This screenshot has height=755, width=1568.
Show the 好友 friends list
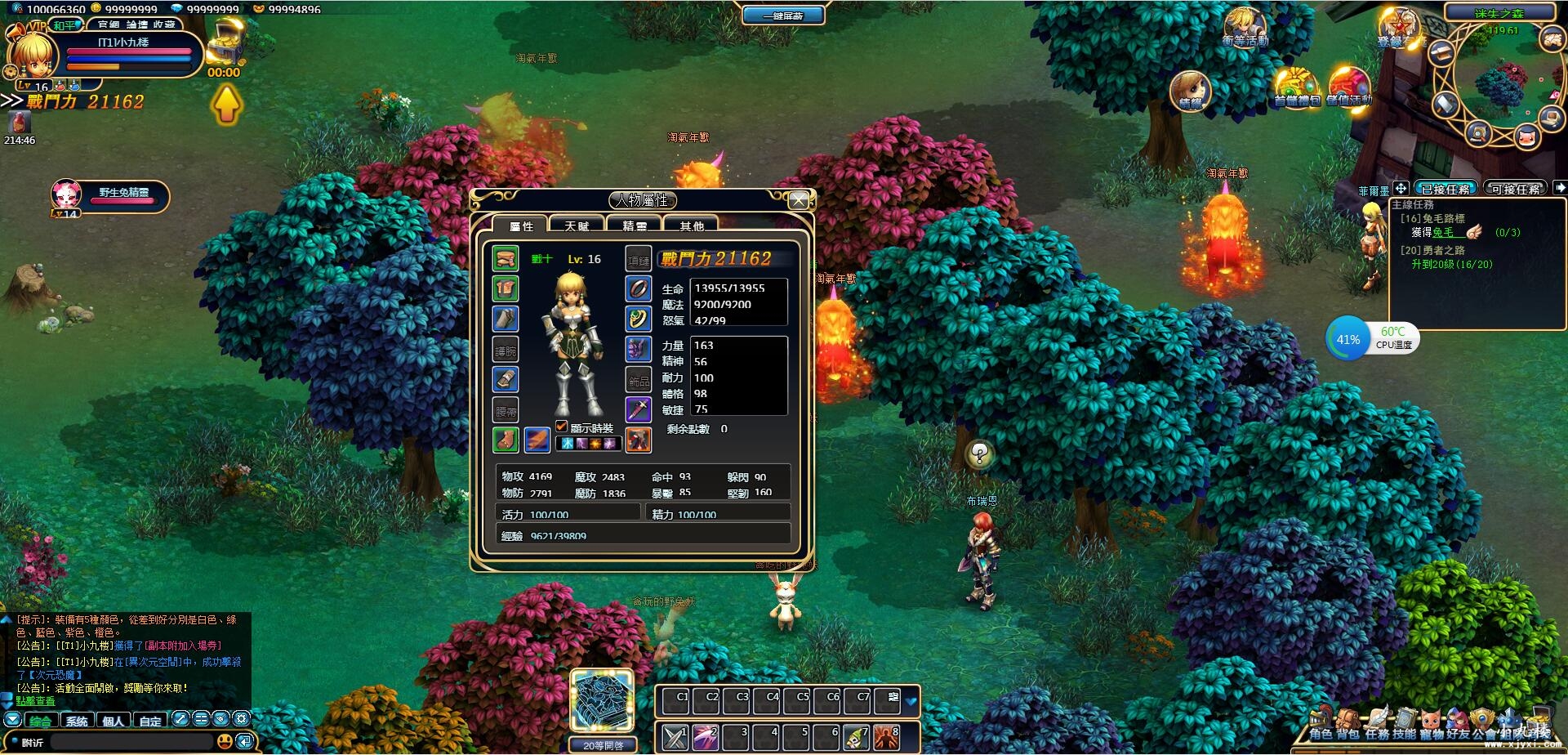pyautogui.click(x=1458, y=725)
